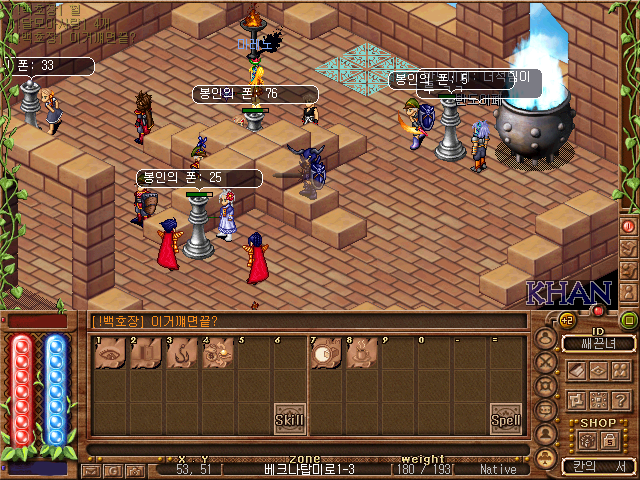Take a screenshot with the camera button
This screenshot has height=480, width=640.
134,470
